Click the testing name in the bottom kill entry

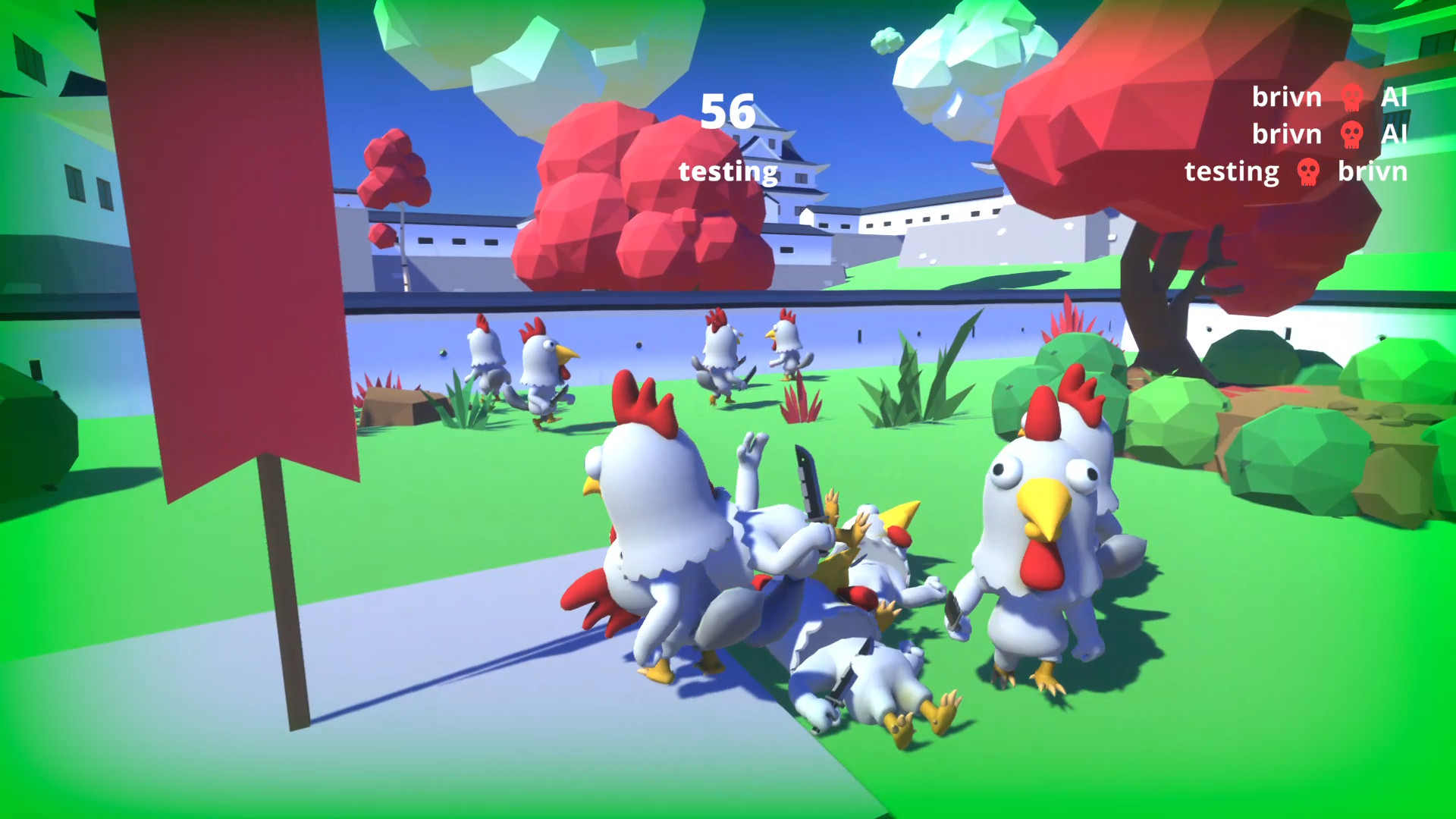tap(1232, 172)
